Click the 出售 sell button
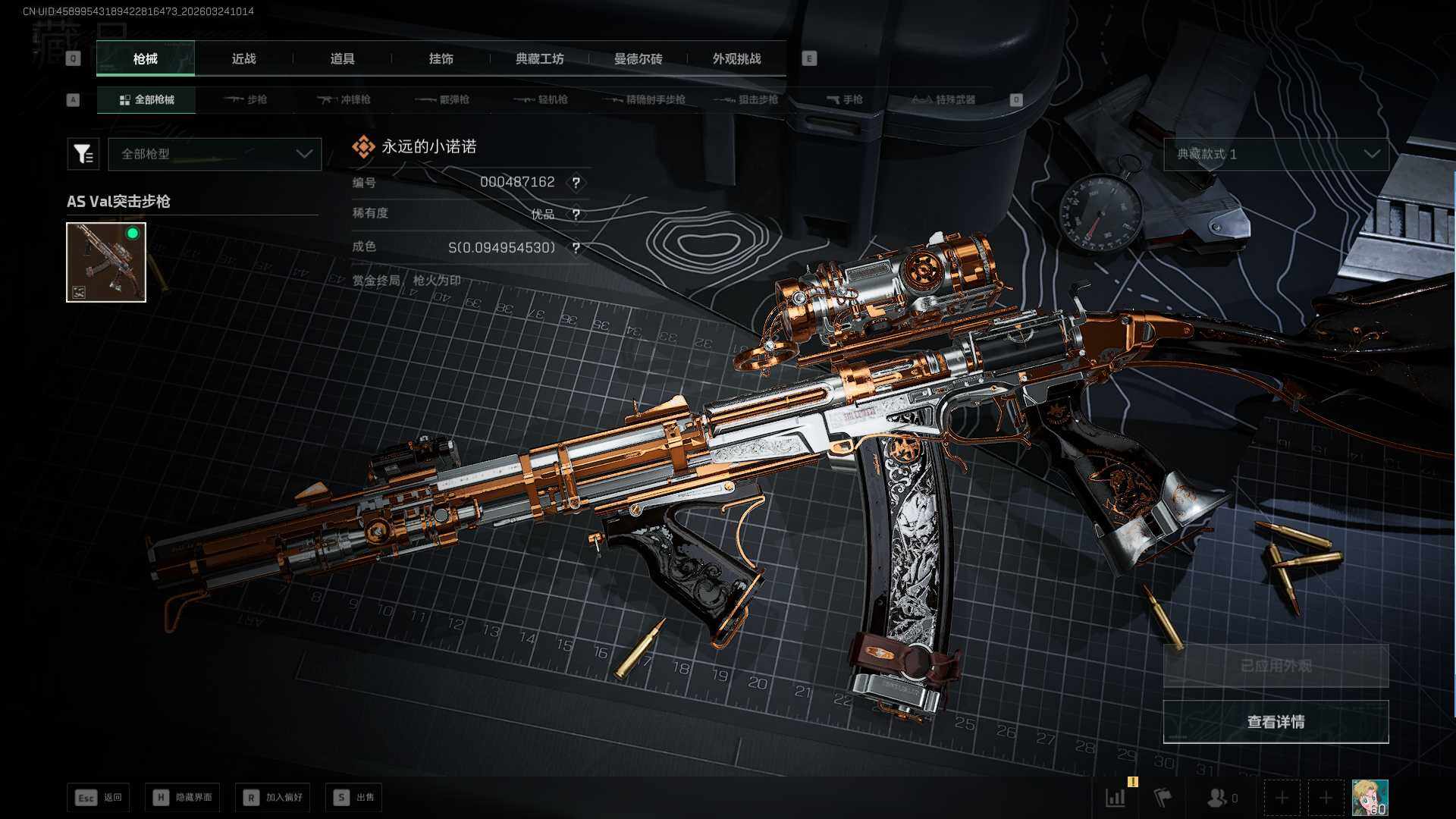The height and width of the screenshot is (819, 1456). click(x=353, y=797)
